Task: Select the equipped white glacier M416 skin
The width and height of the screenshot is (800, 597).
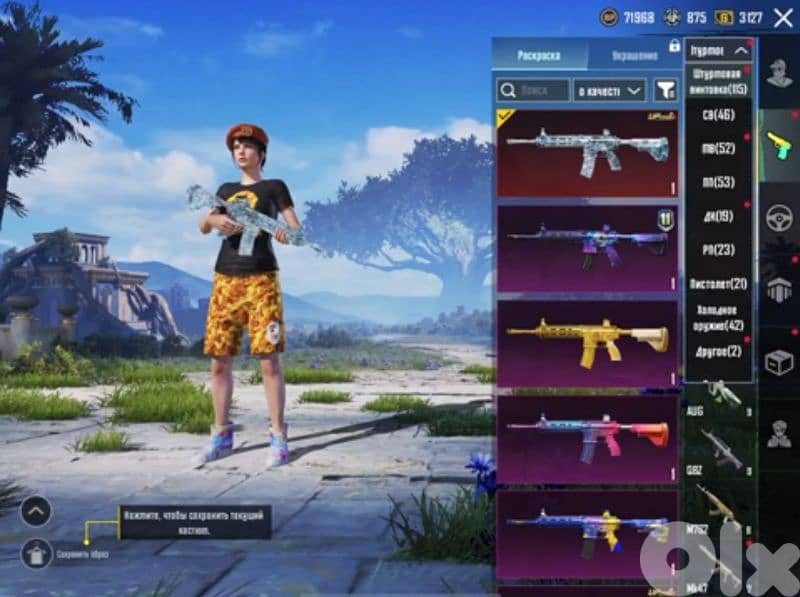Action: click(587, 154)
